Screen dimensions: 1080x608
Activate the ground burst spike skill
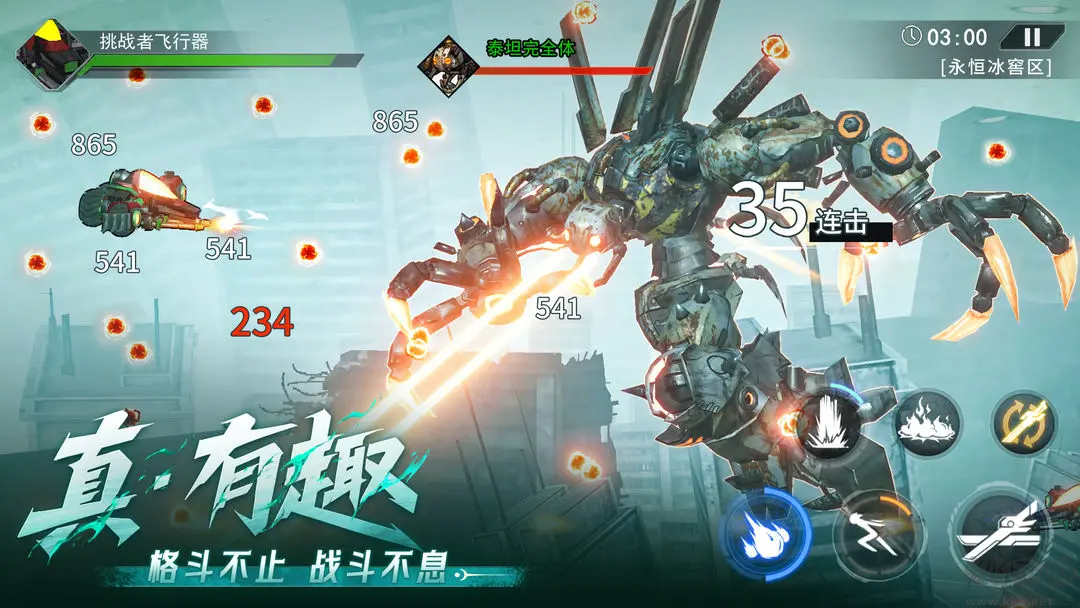coord(829,423)
